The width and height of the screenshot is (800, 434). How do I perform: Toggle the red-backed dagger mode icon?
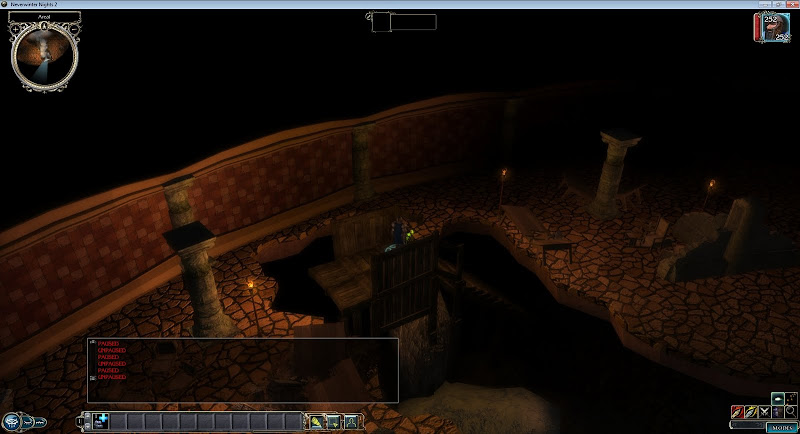tap(737, 411)
